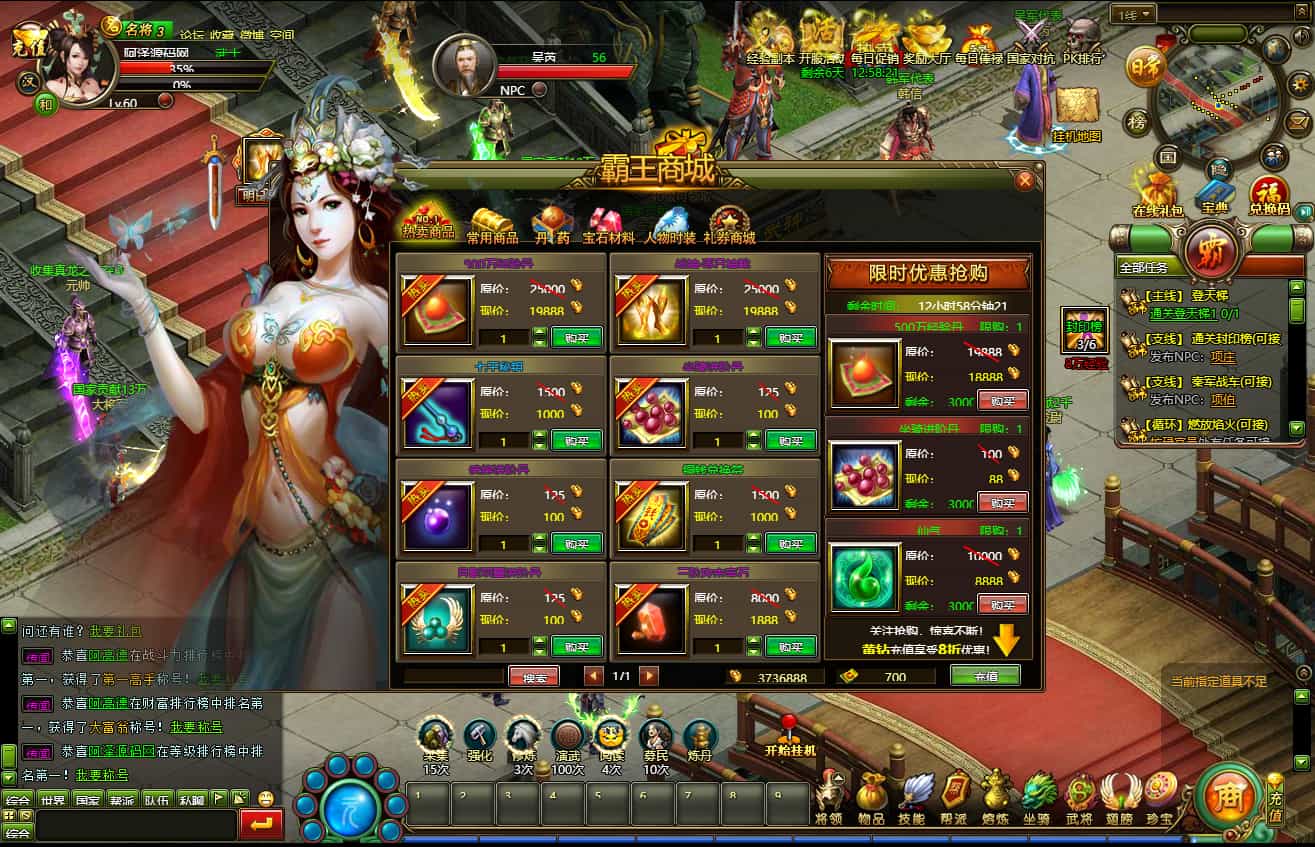Open the 礼券商城 tab
The width and height of the screenshot is (1315, 847).
[729, 225]
